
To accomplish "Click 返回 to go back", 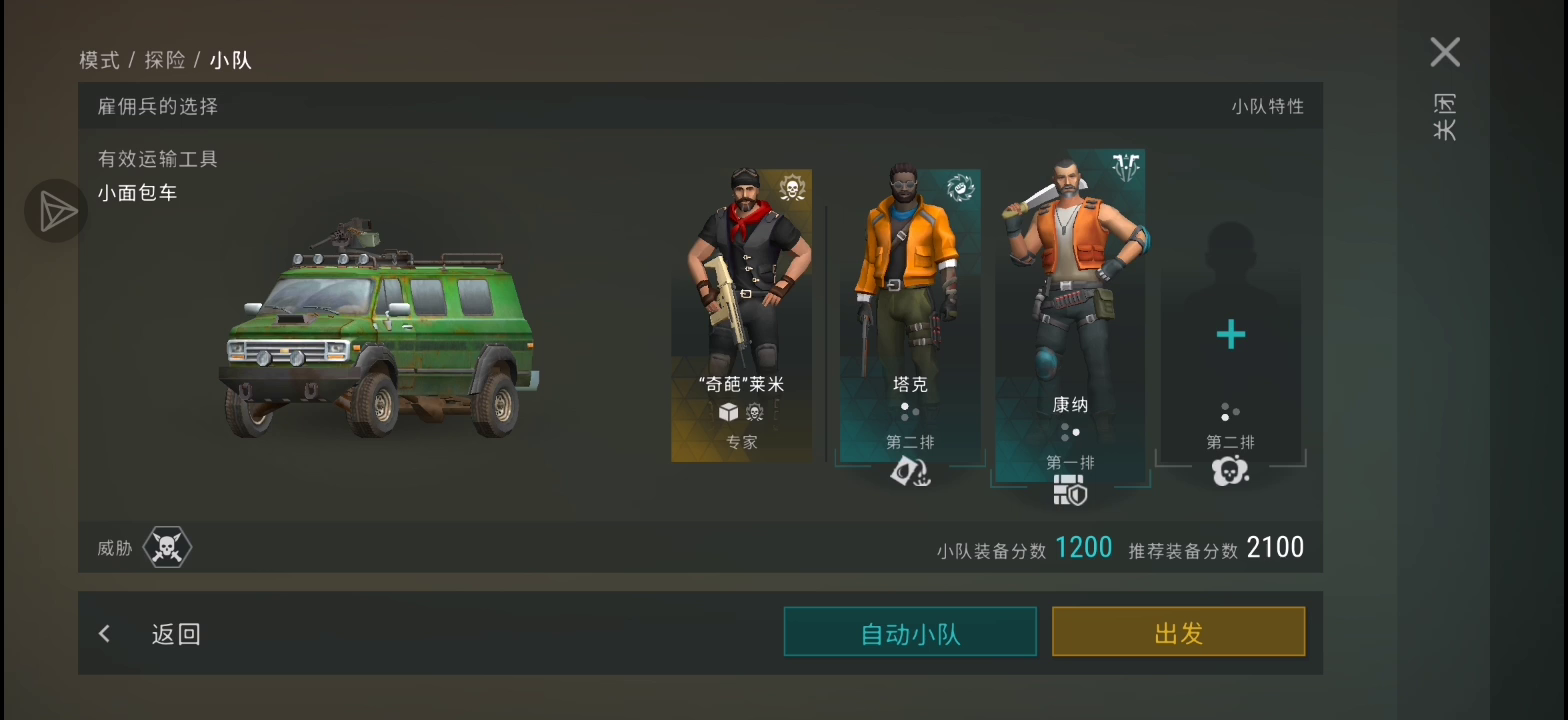I will click(176, 633).
